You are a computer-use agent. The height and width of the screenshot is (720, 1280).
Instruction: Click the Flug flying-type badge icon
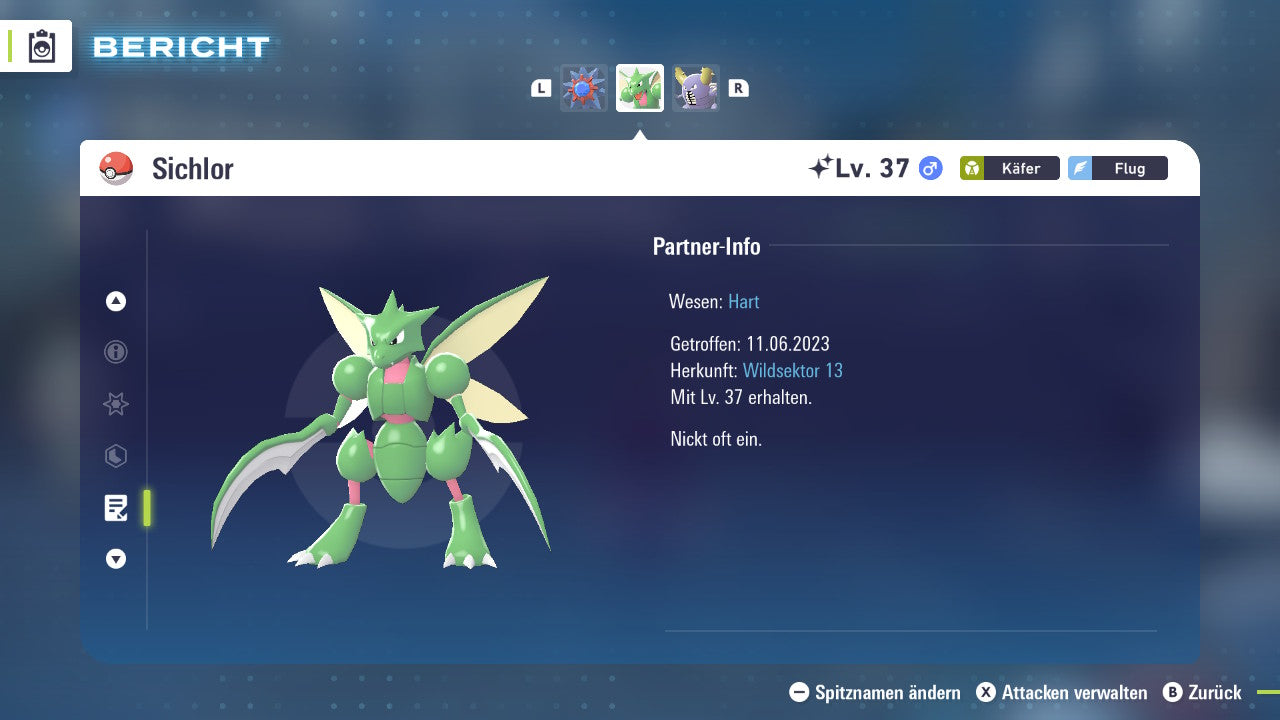pyautogui.click(x=1118, y=168)
